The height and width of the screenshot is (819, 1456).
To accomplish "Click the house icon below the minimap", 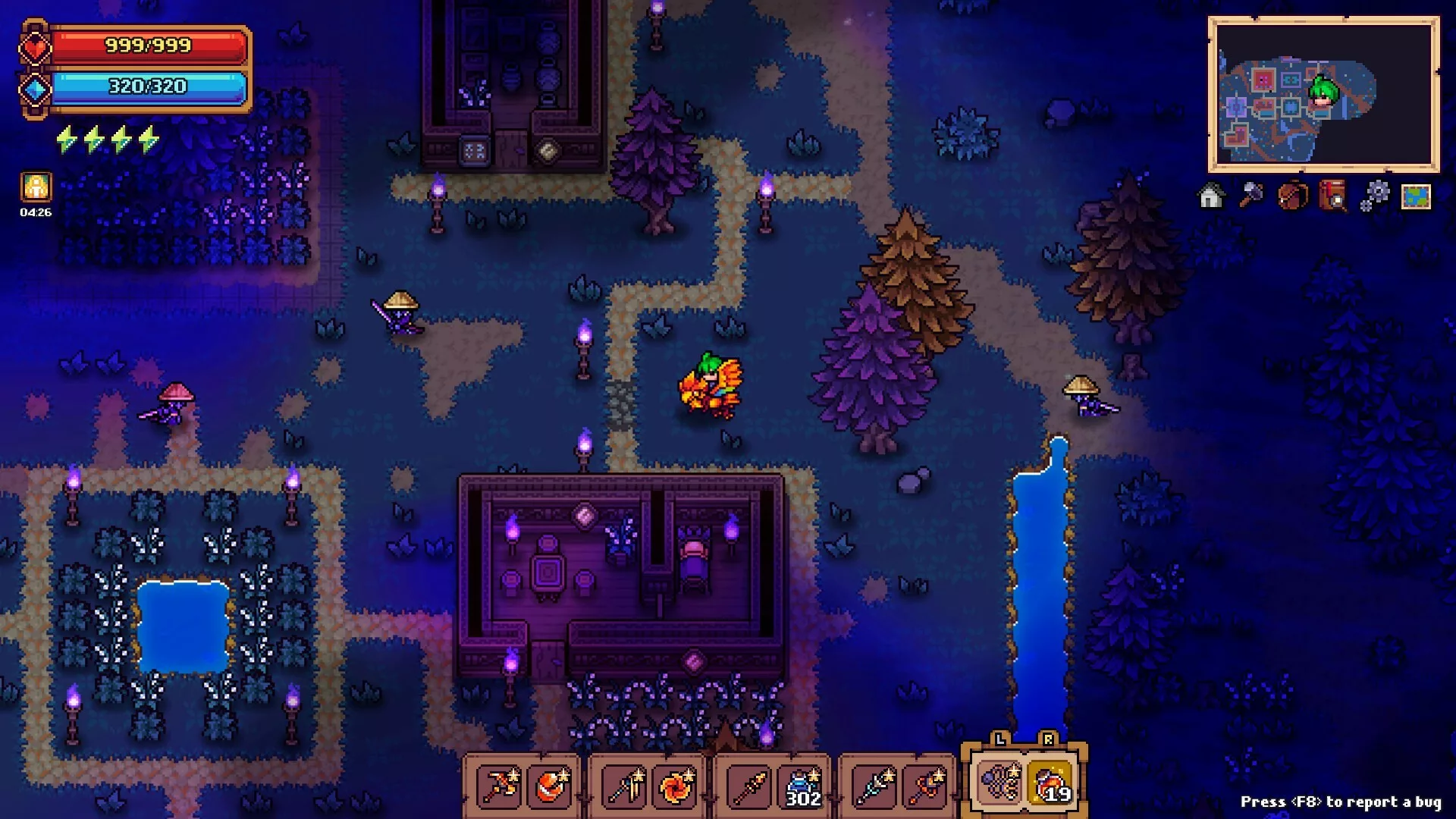I will point(1211,196).
